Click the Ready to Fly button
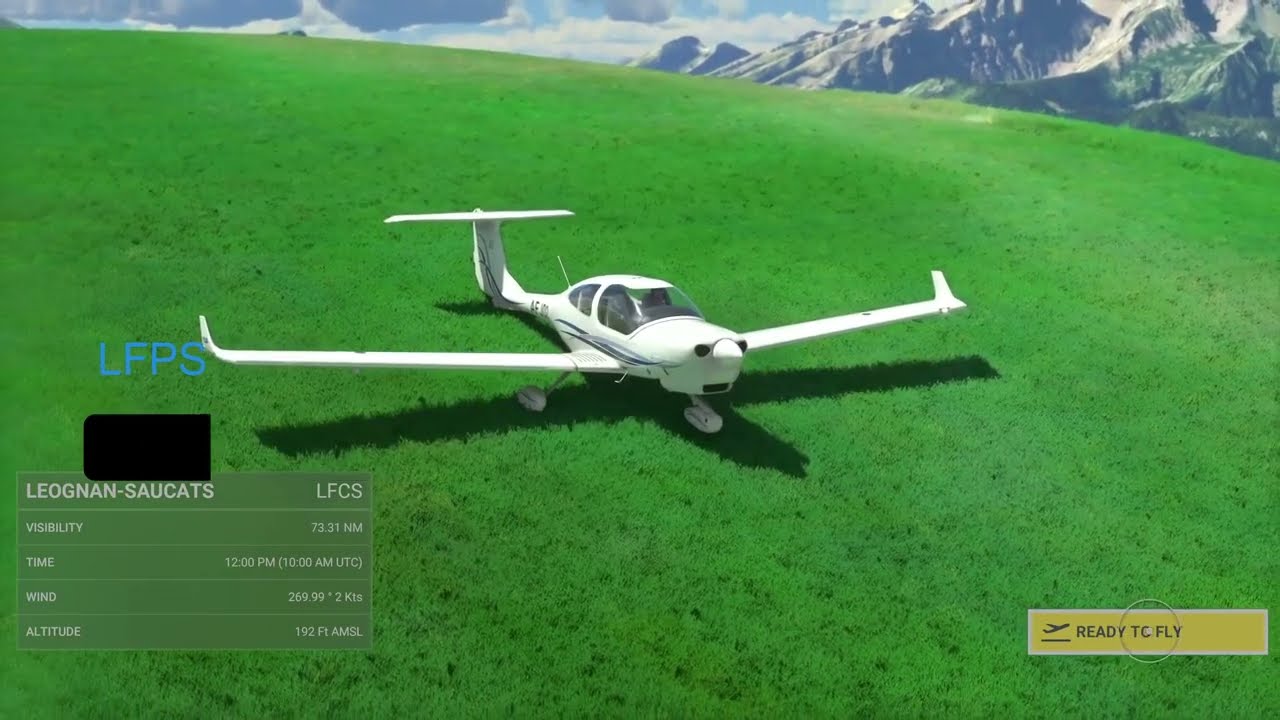 pos(1147,632)
